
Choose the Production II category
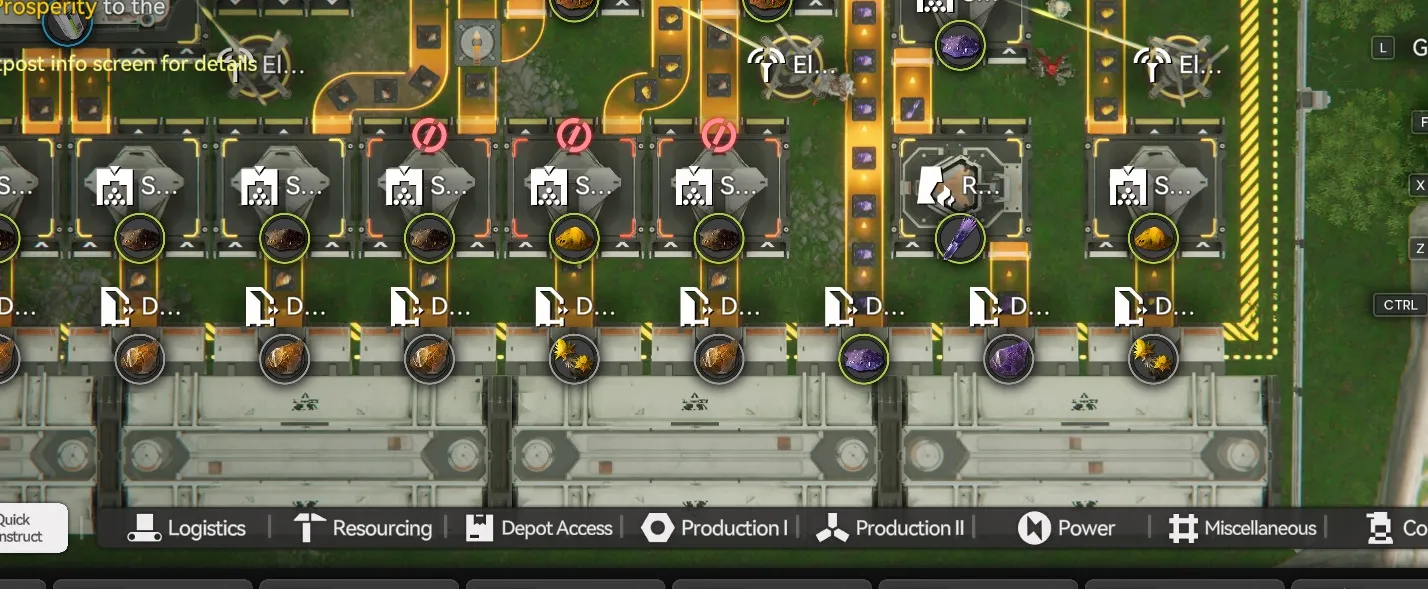(890, 528)
